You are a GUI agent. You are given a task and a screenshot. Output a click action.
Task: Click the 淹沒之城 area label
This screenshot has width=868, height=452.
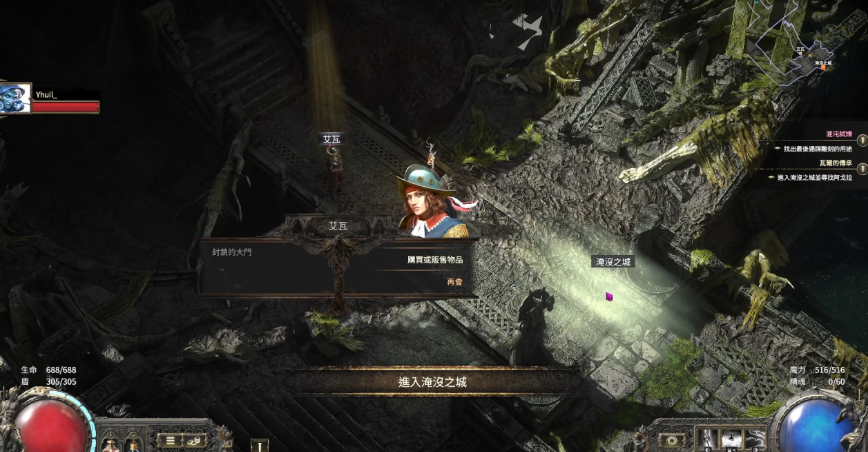coord(613,261)
